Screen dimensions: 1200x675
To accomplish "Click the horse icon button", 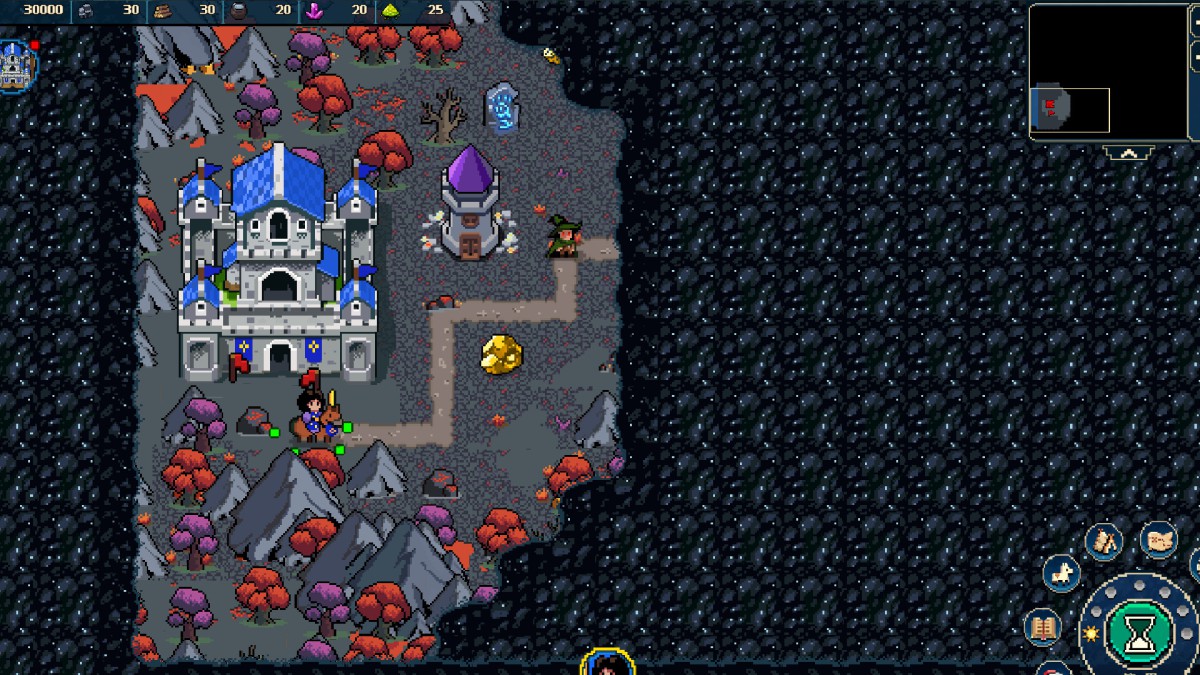I will 1061,574.
